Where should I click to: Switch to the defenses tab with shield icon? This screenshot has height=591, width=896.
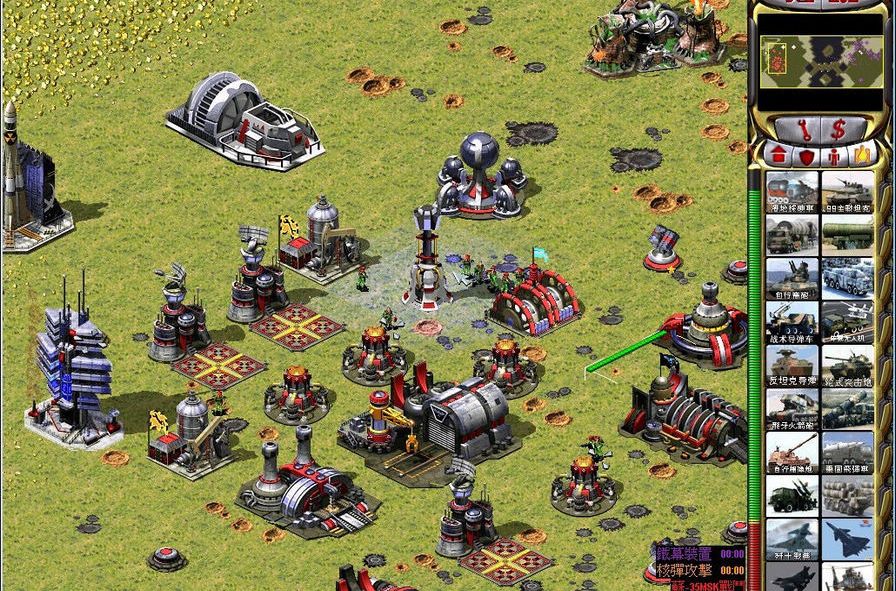pos(806,155)
